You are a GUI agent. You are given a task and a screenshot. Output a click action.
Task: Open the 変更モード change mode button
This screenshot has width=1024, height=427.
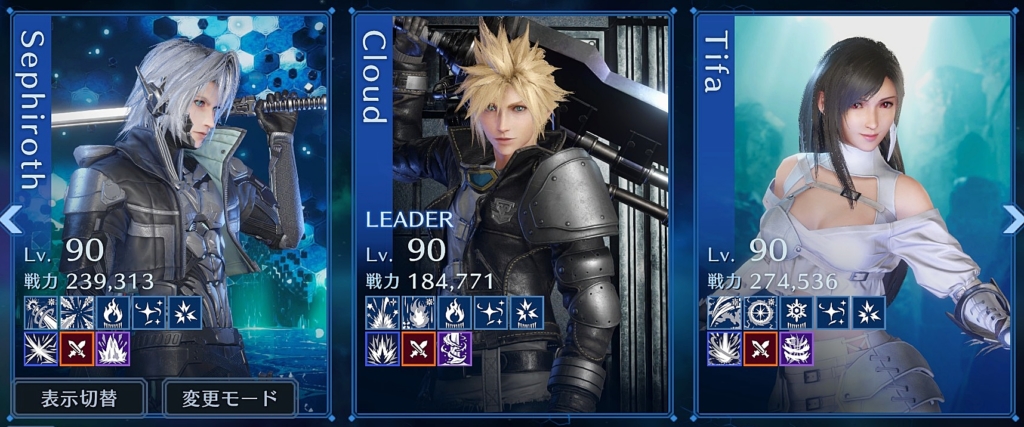[x=230, y=398]
